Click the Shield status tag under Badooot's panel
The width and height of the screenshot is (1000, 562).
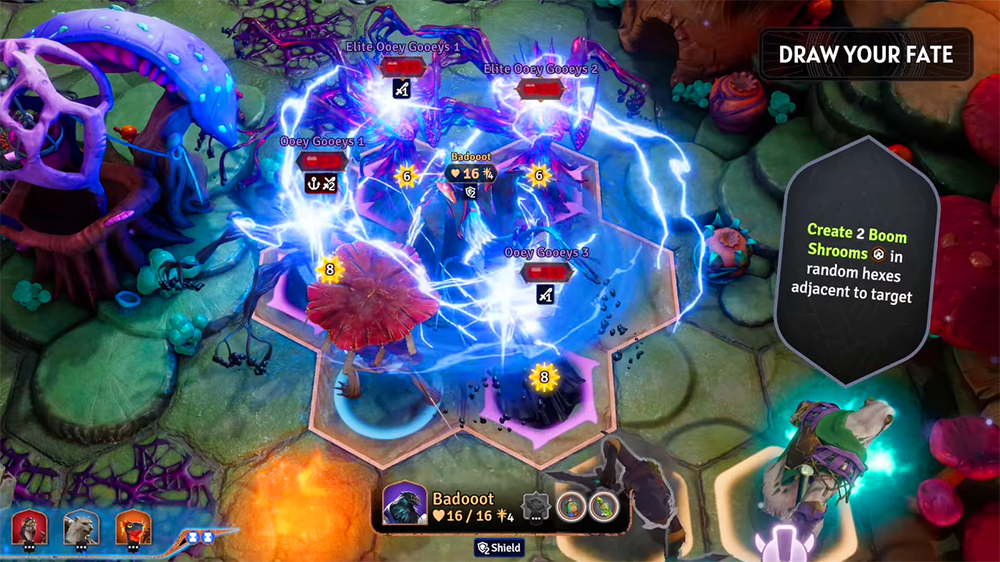(x=499, y=547)
